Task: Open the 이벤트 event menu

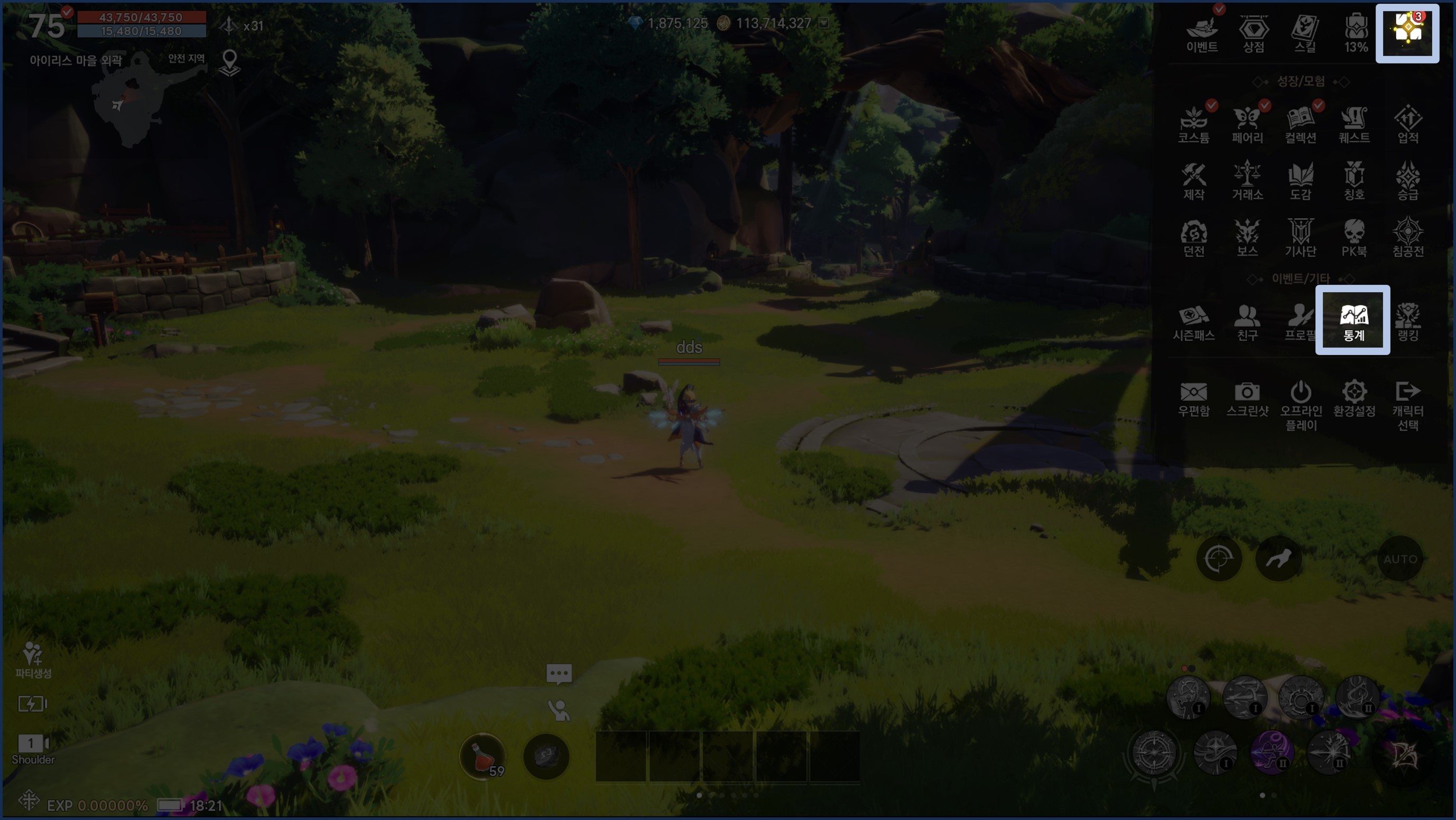Action: coord(1202,33)
